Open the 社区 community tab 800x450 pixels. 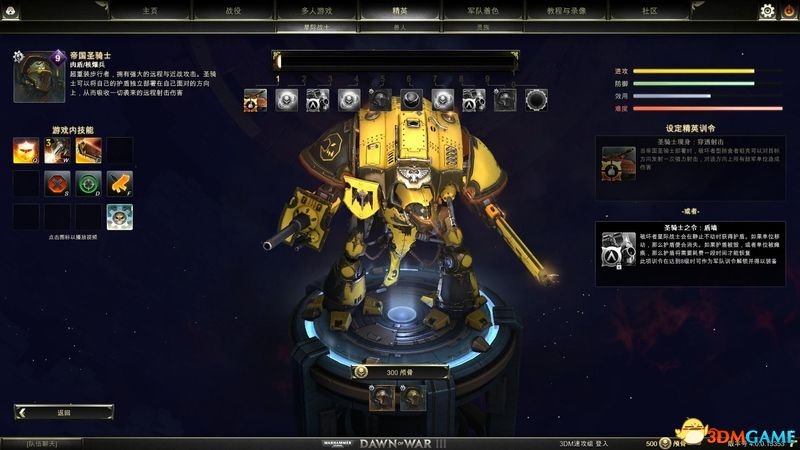649,10
